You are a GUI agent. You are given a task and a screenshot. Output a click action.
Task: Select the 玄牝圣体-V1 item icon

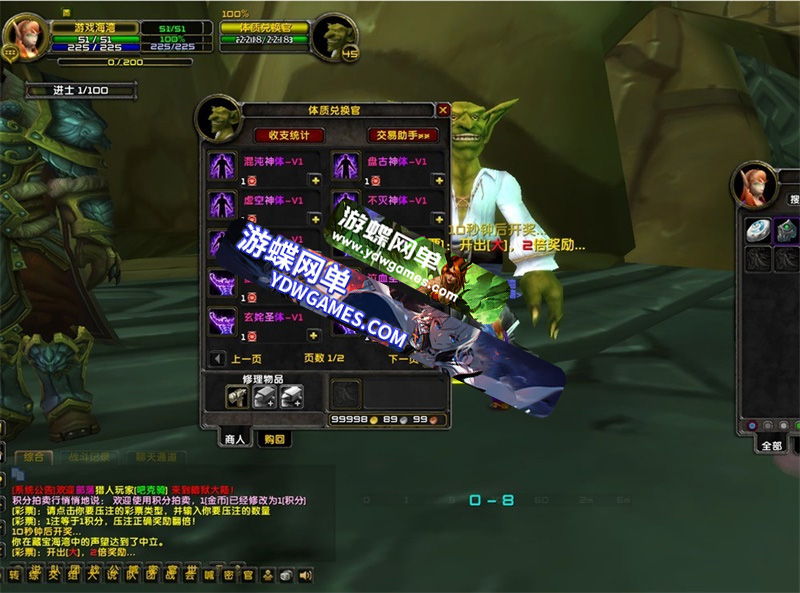click(x=221, y=322)
